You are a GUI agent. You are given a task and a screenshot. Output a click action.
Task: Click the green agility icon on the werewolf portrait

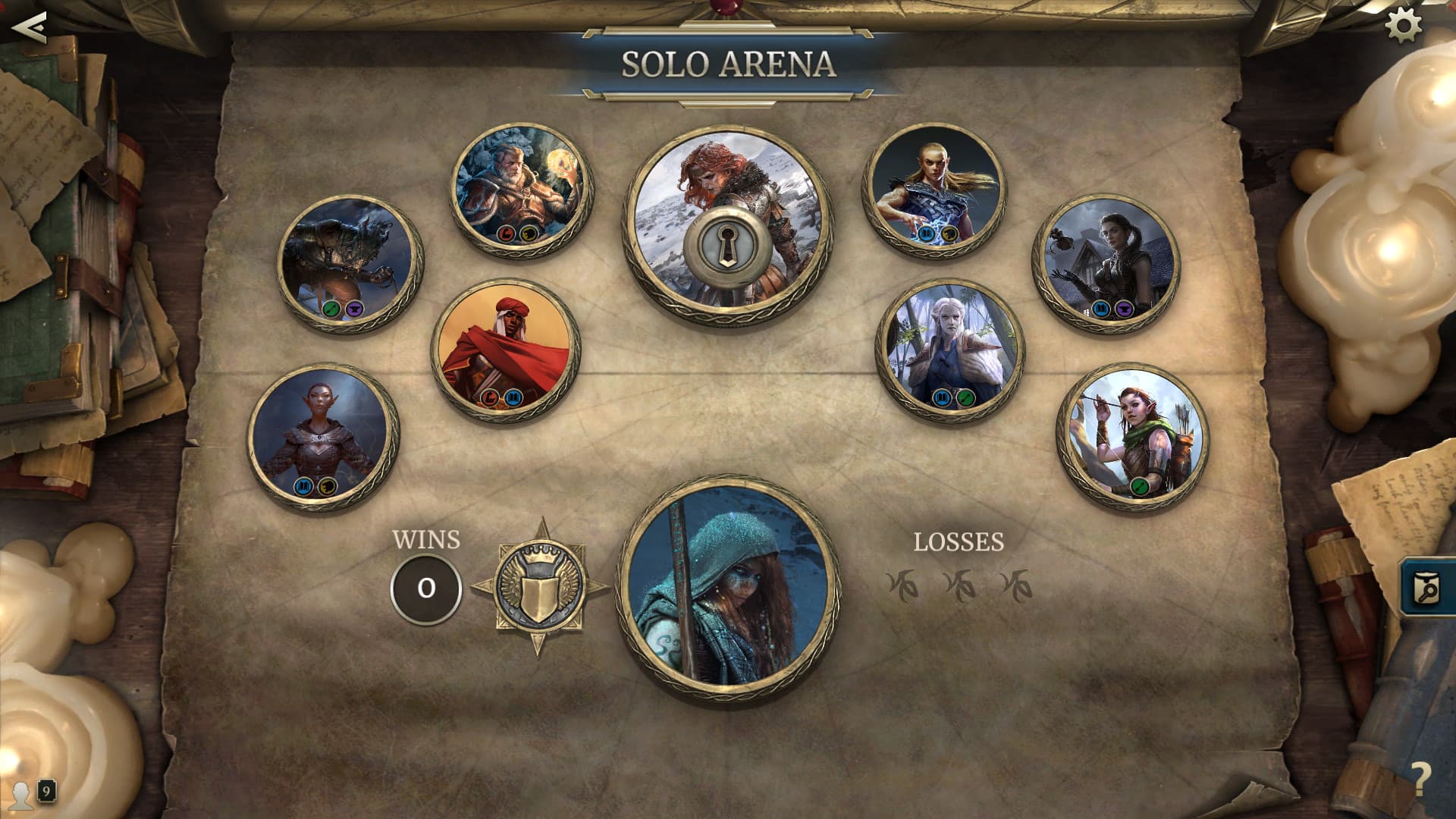(331, 309)
